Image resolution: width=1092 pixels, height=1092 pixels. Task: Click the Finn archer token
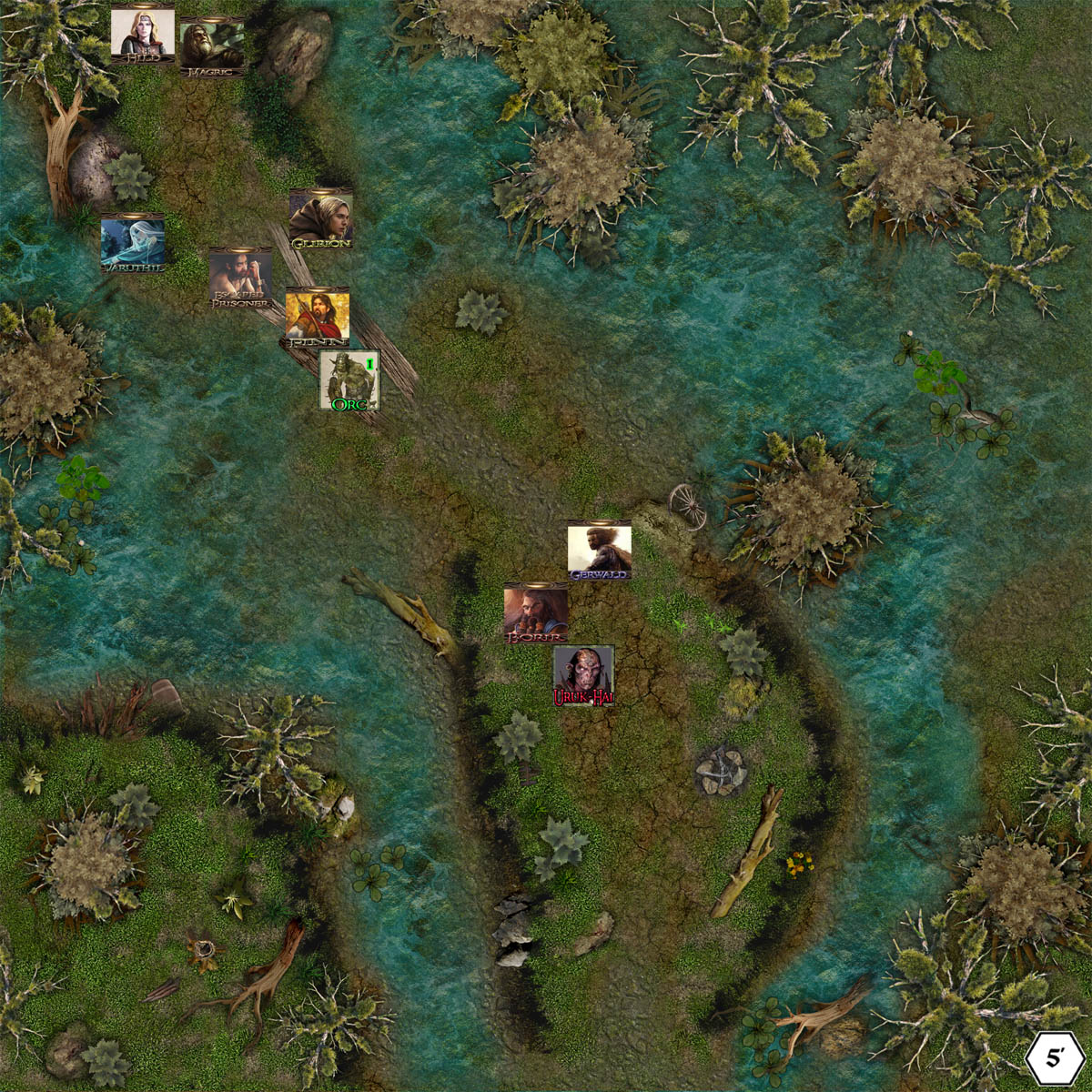coord(318,318)
